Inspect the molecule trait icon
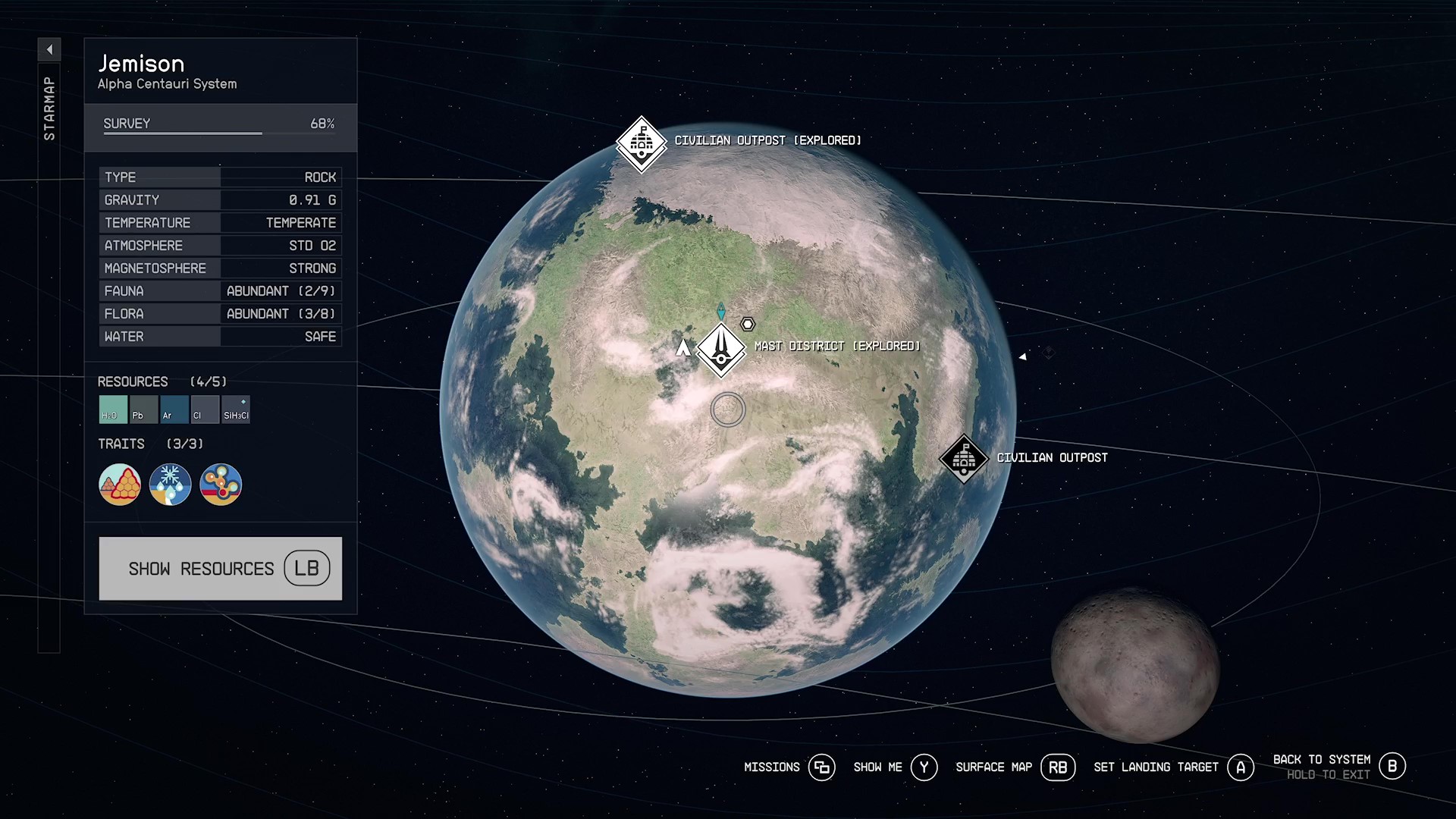The width and height of the screenshot is (1456, 819). [221, 484]
